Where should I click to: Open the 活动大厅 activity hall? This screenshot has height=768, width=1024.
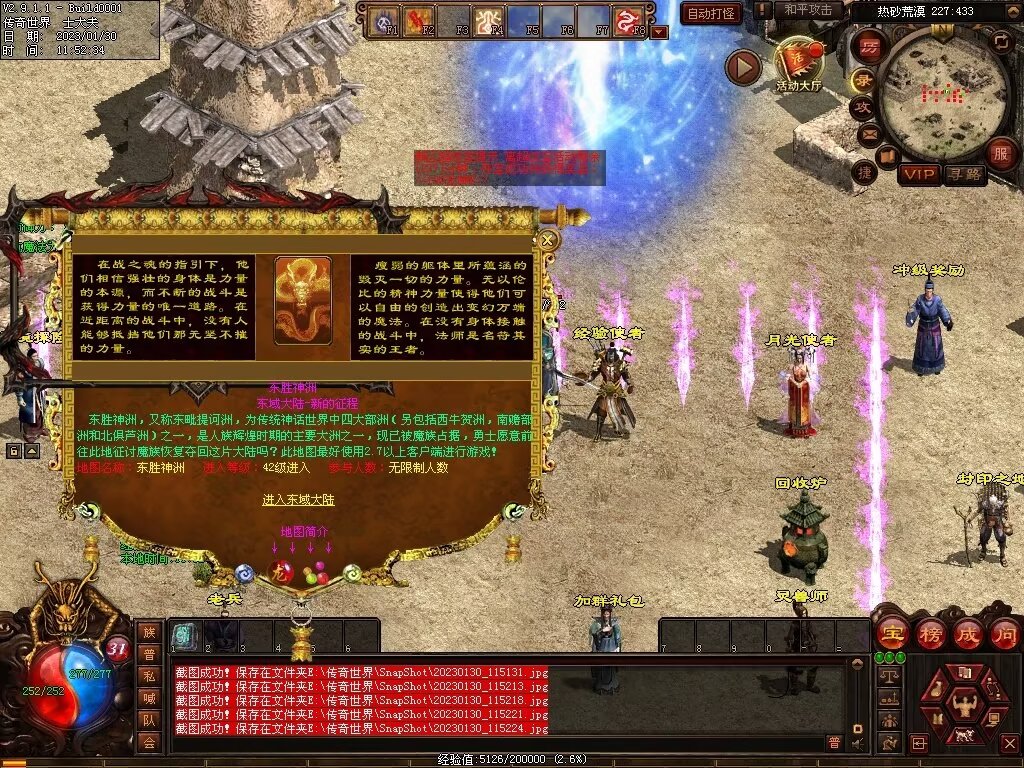pyautogui.click(x=797, y=63)
